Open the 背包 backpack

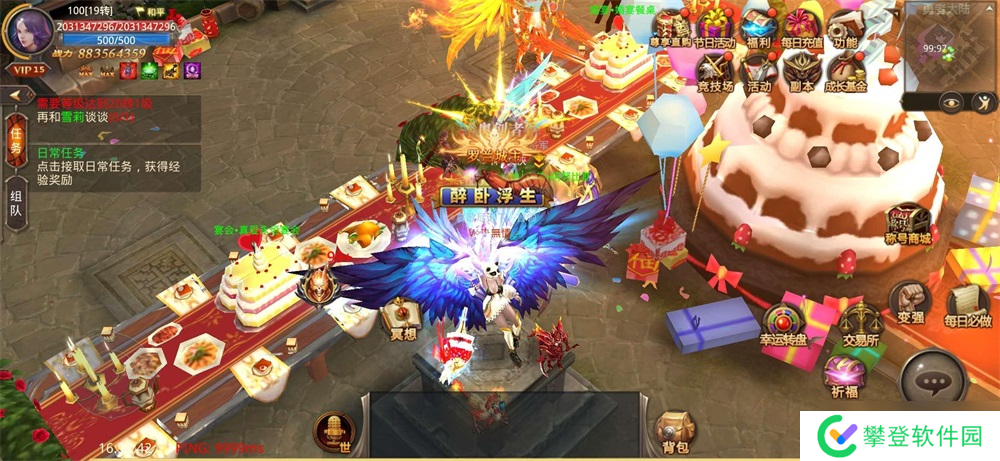672,430
